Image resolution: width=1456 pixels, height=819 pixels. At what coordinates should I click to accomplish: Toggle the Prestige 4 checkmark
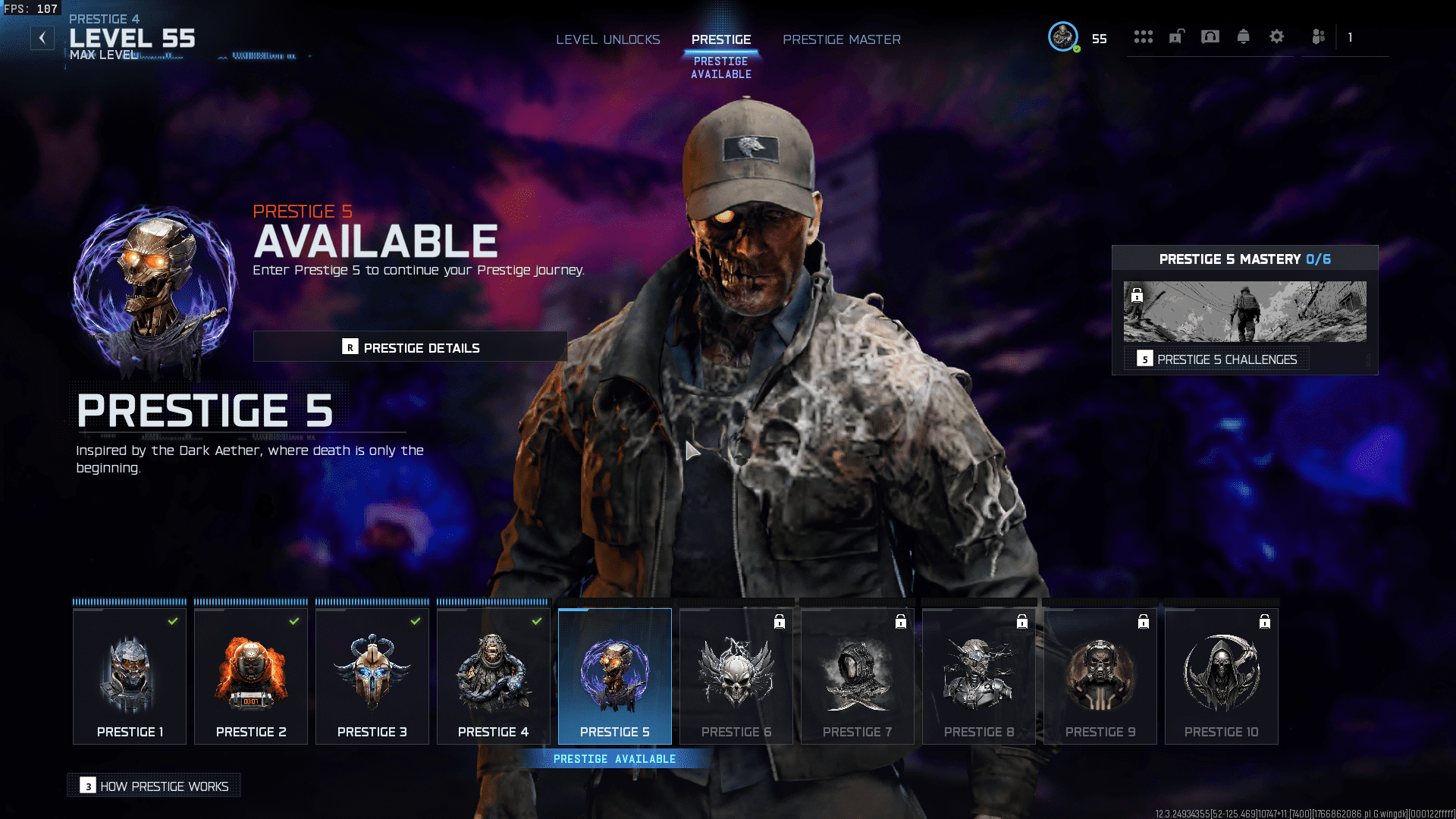click(538, 620)
